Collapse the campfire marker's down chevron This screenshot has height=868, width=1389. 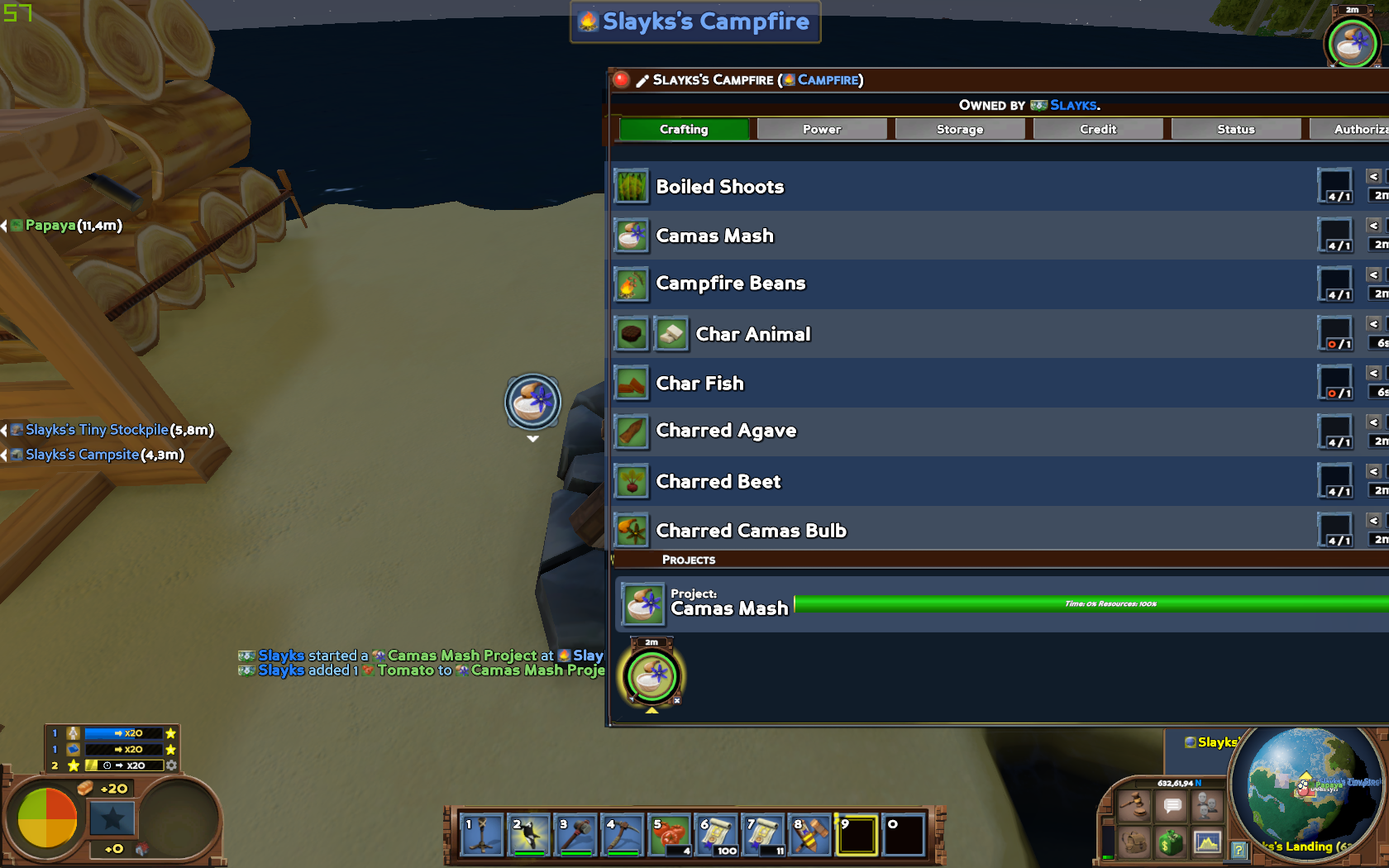coord(532,440)
